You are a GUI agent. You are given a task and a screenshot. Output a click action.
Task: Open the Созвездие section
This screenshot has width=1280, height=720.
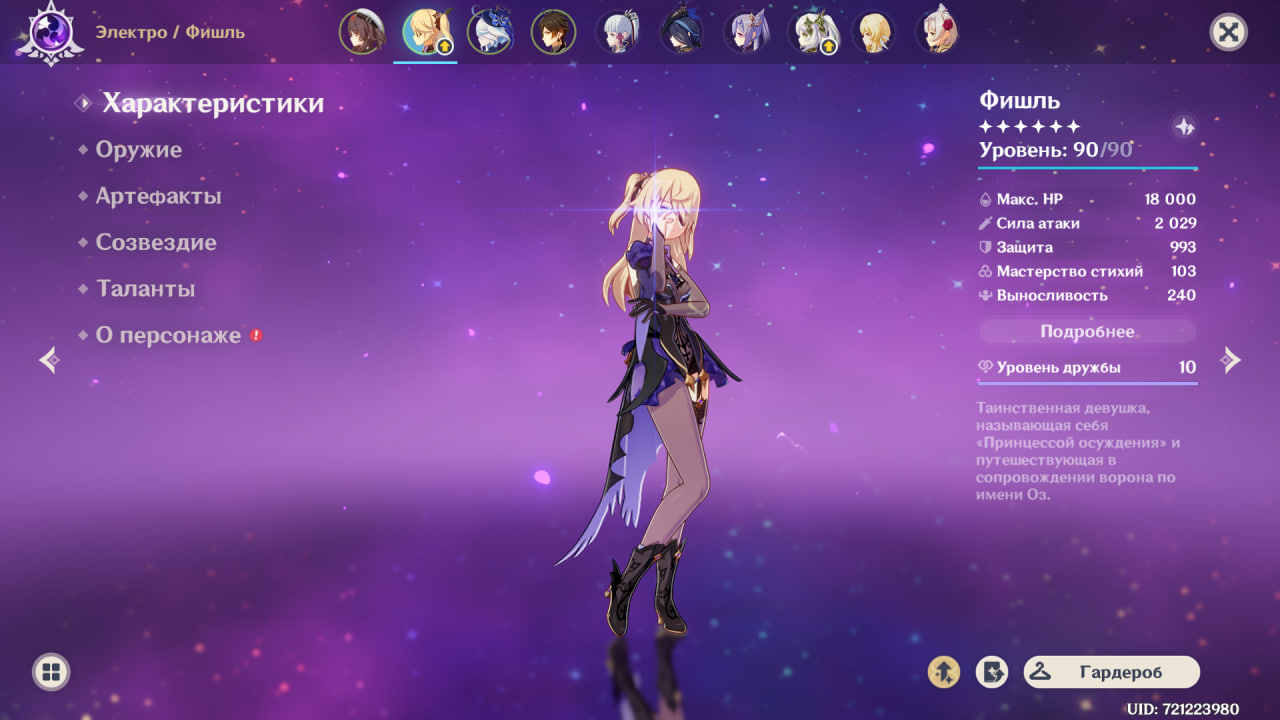tap(155, 243)
